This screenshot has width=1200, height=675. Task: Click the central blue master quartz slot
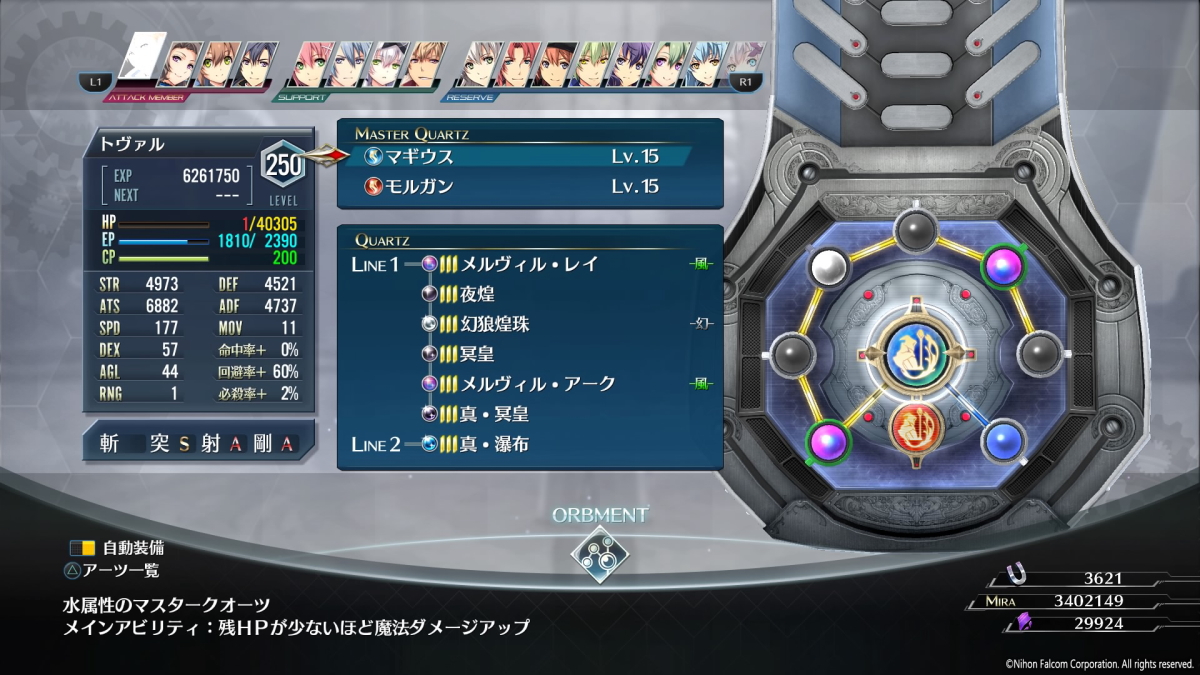click(x=918, y=355)
